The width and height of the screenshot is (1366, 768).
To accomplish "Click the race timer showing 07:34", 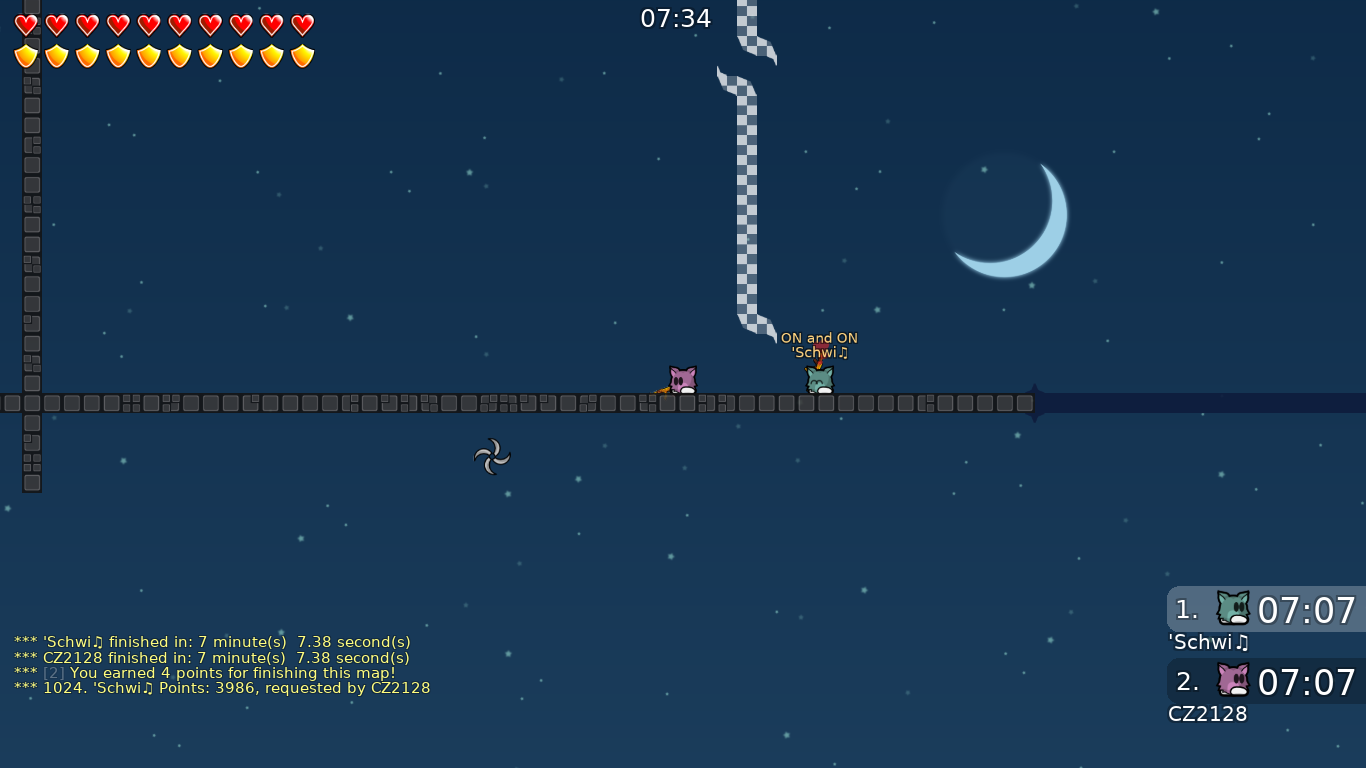I will tap(676, 17).
